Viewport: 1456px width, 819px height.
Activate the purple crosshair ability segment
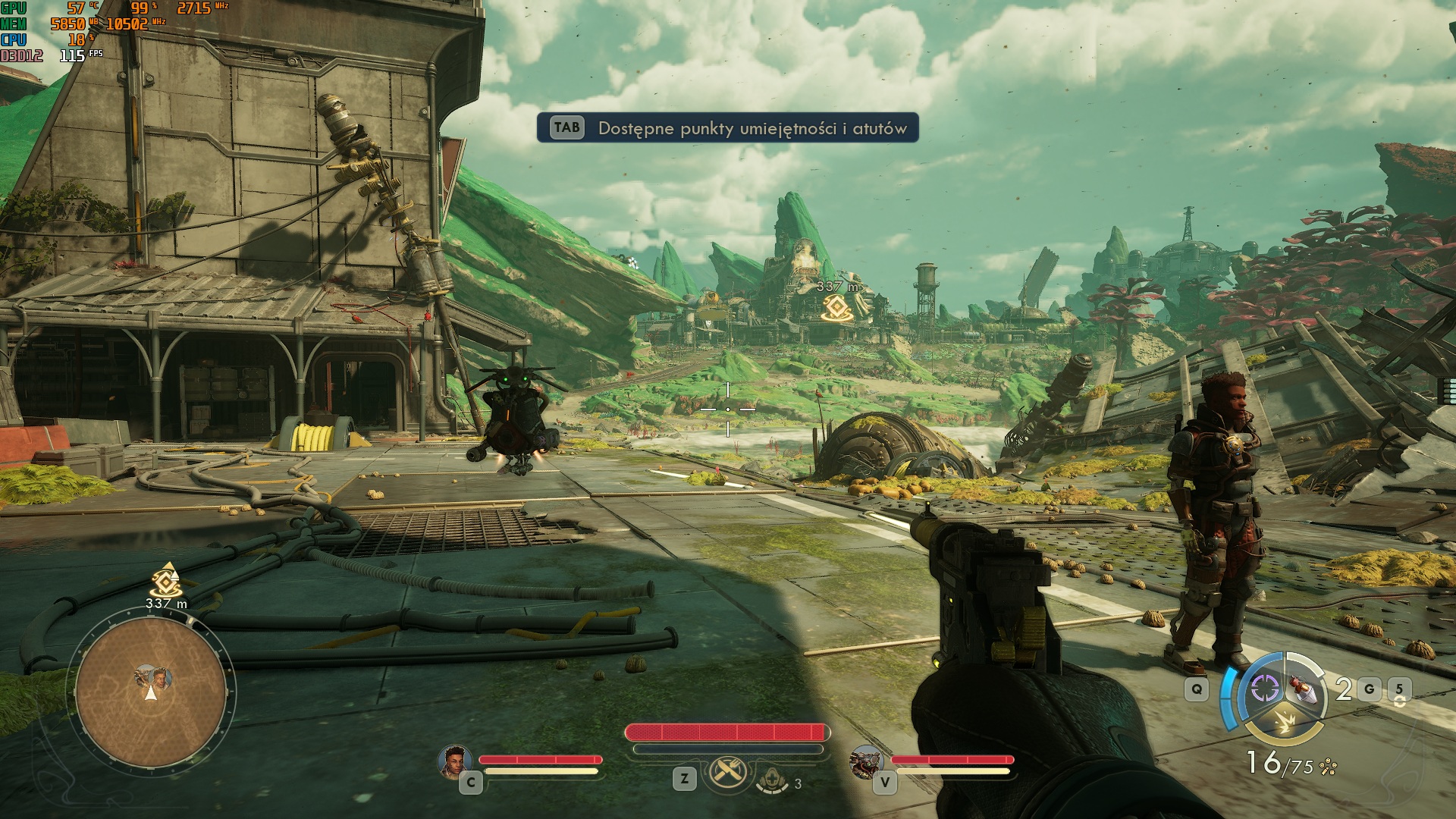[x=1264, y=688]
